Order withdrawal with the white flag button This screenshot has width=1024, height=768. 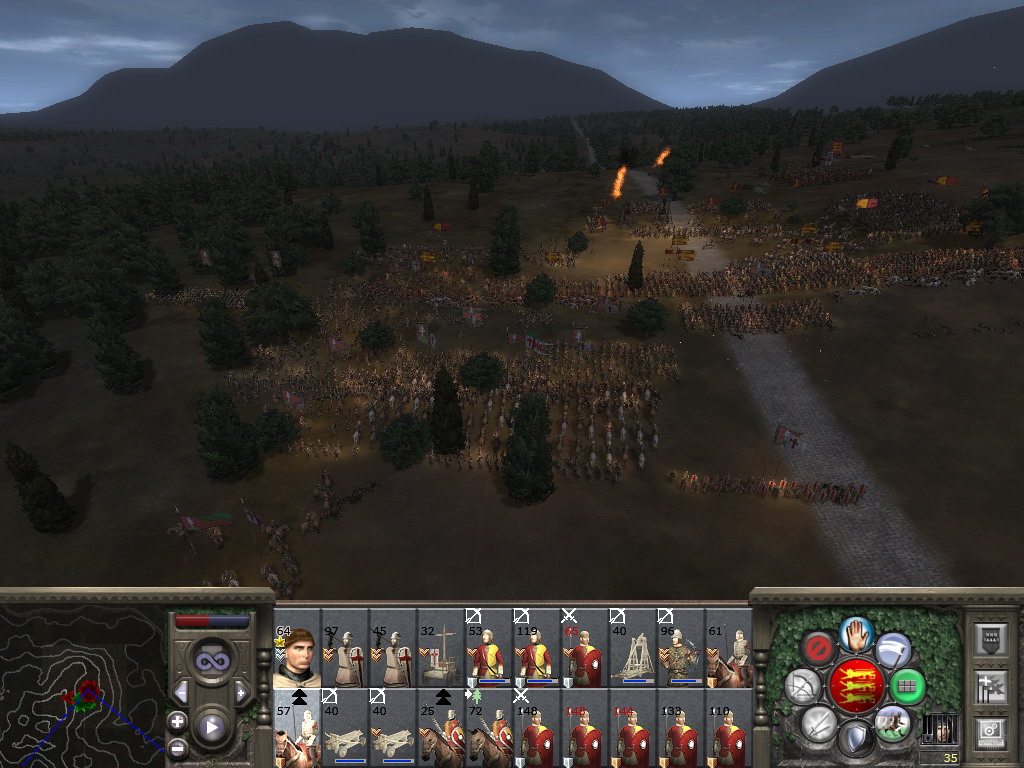click(893, 650)
